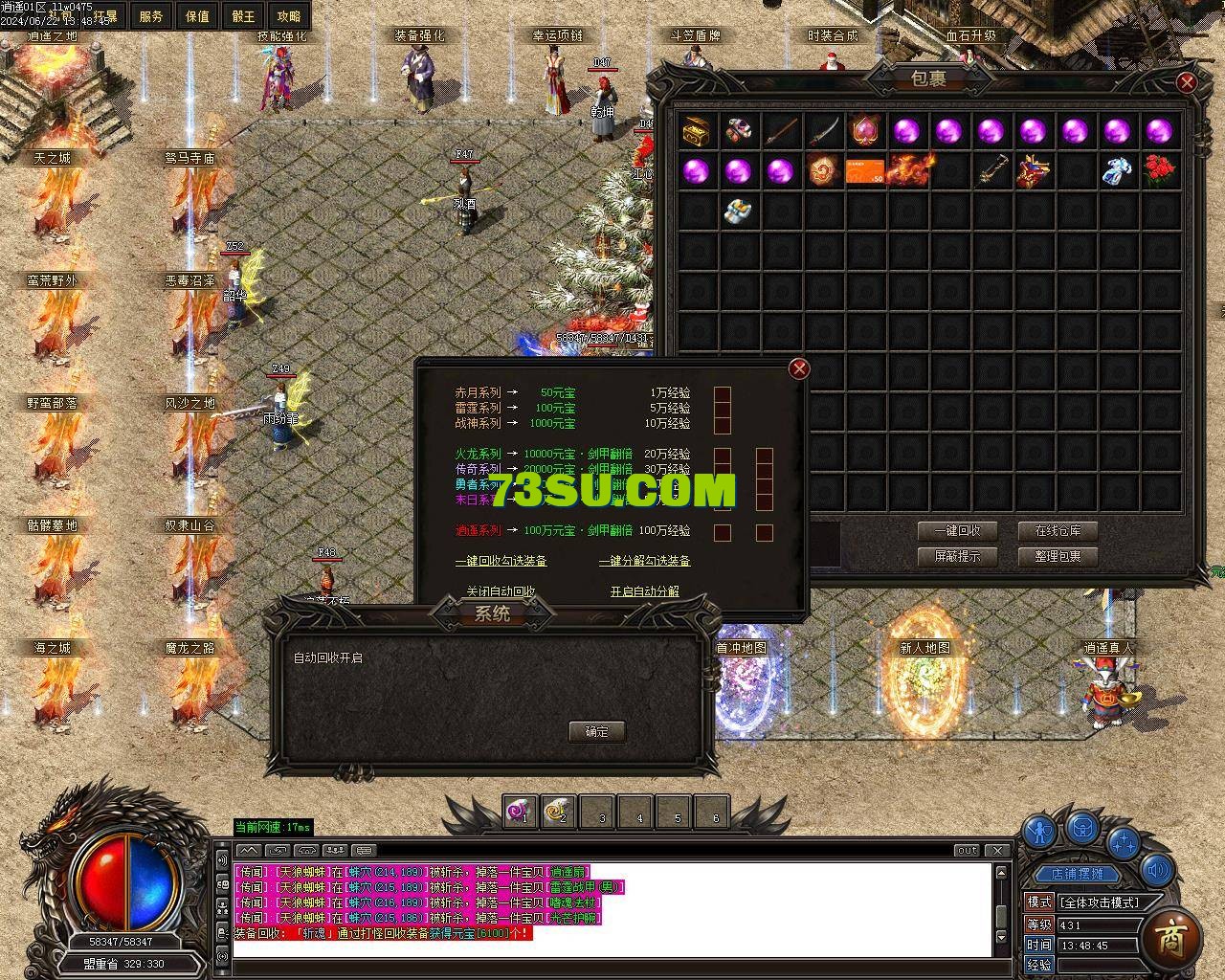The width and height of the screenshot is (1225, 980).
Task: Close the 包裹 inventory window
Action: 1187,82
